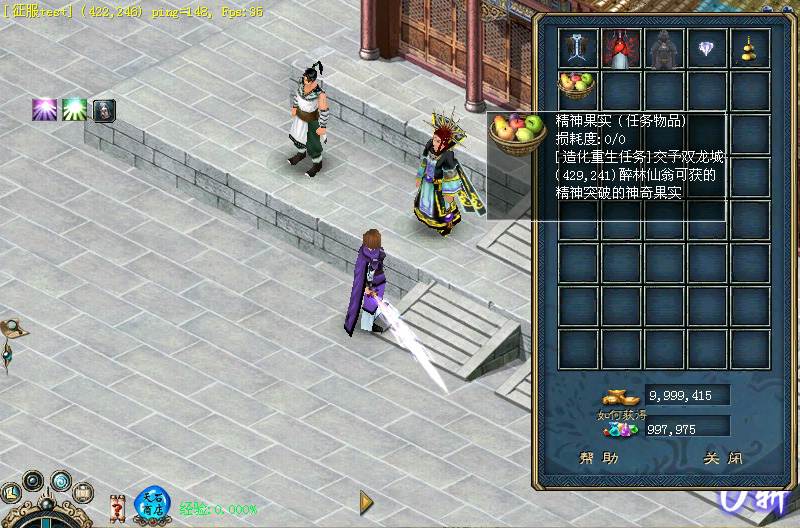
Task: Click the fruit basket quest item
Action: point(577,86)
